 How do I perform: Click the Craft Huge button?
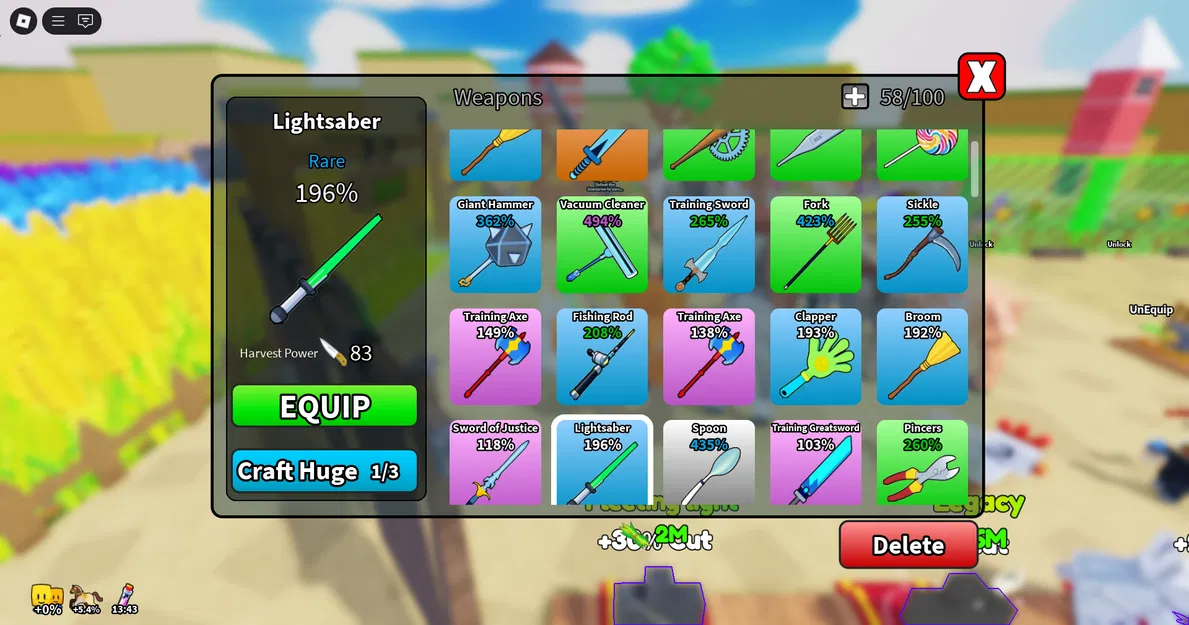coord(324,471)
